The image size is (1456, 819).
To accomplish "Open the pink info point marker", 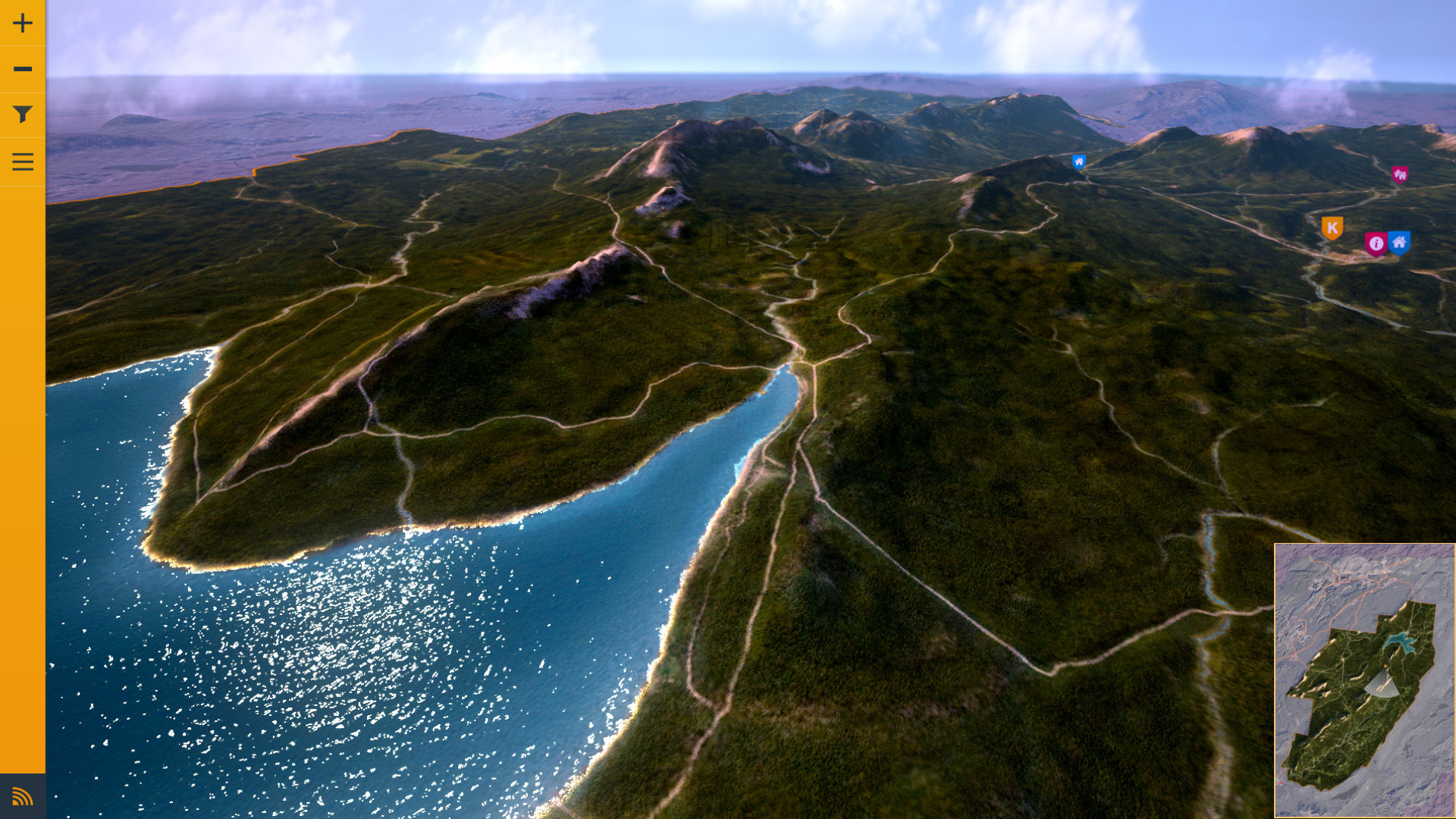I will [x=1376, y=243].
